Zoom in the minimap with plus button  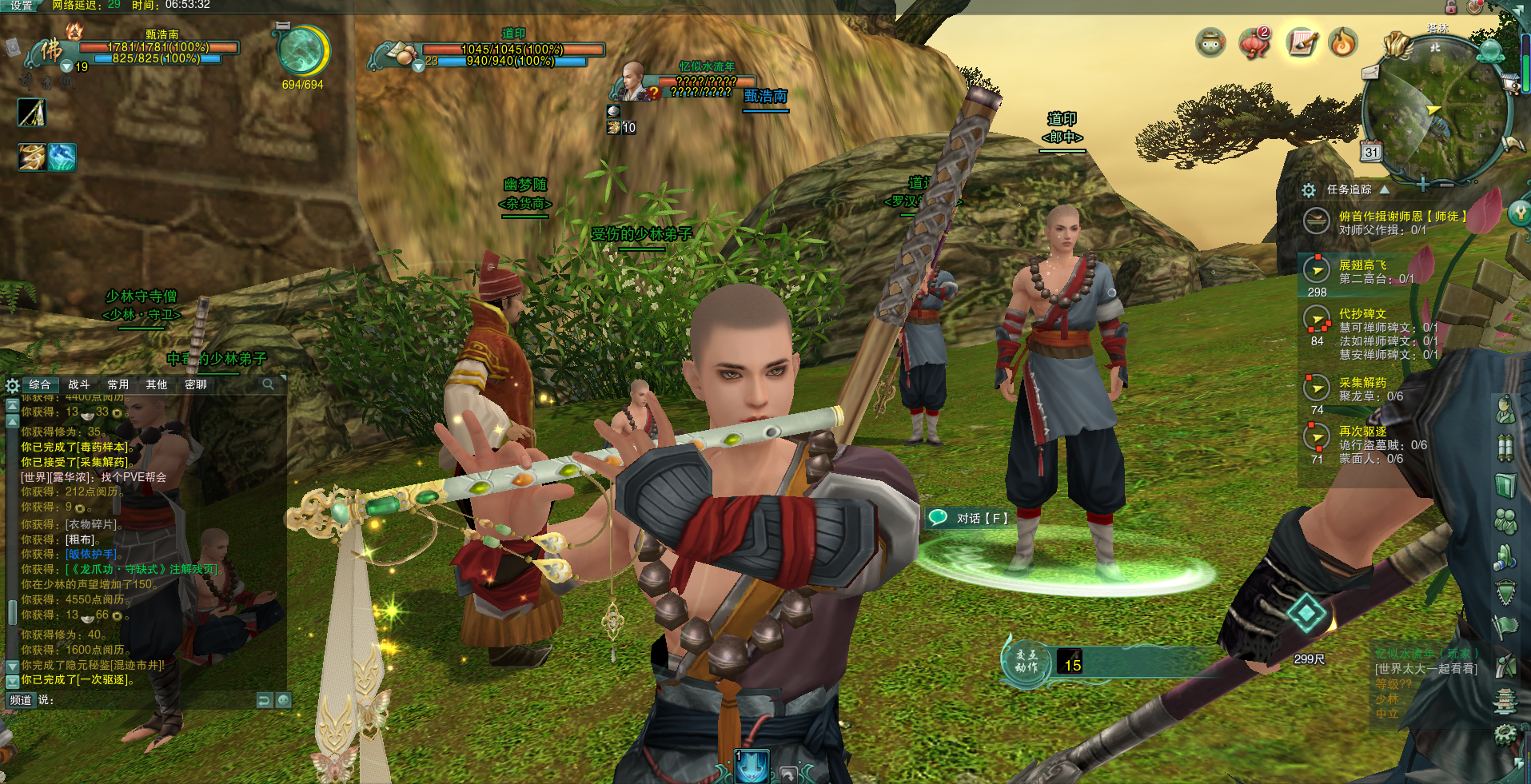(x=1423, y=185)
